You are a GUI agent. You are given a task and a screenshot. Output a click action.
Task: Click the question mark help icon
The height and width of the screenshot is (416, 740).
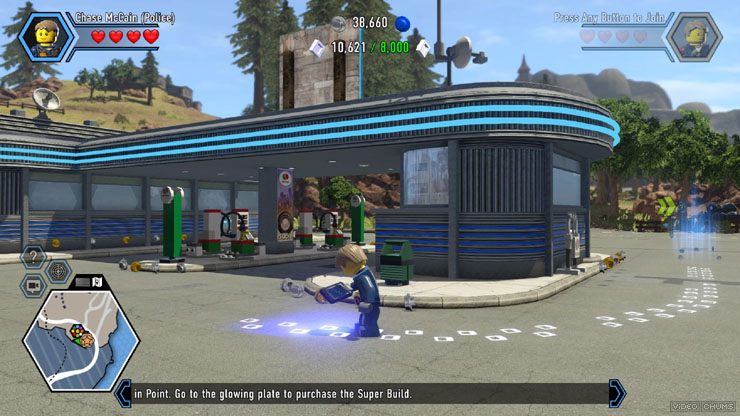33,257
